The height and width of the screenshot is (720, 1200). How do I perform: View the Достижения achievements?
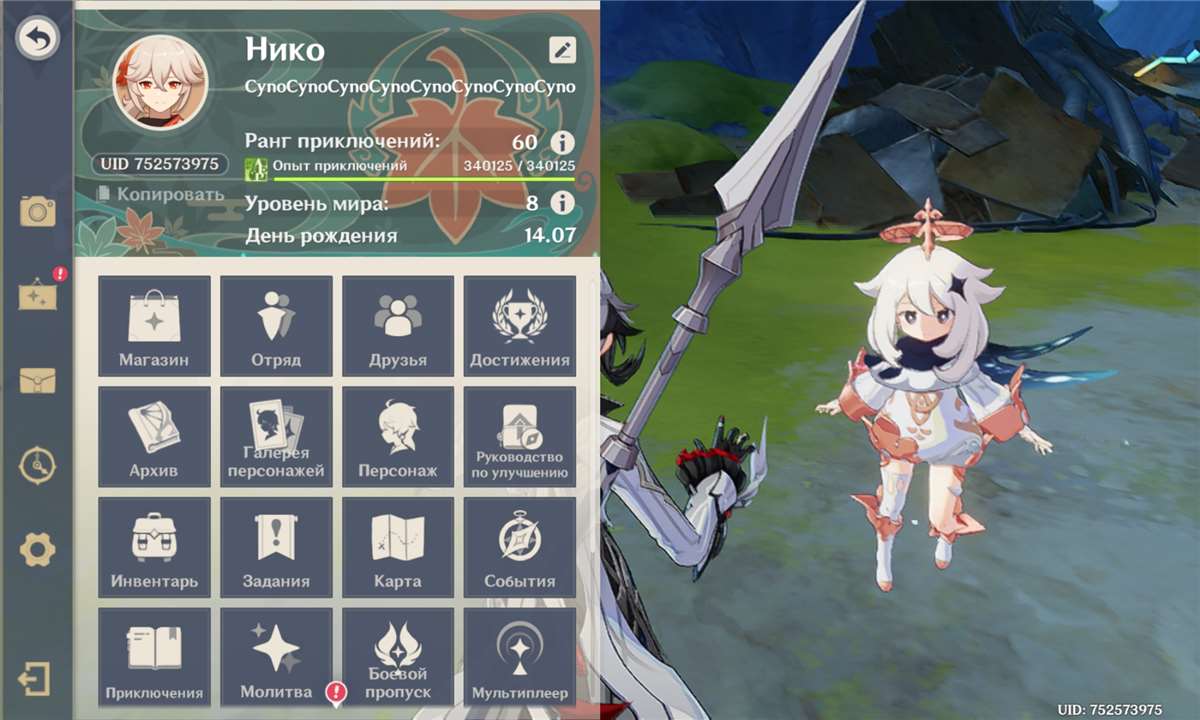520,326
